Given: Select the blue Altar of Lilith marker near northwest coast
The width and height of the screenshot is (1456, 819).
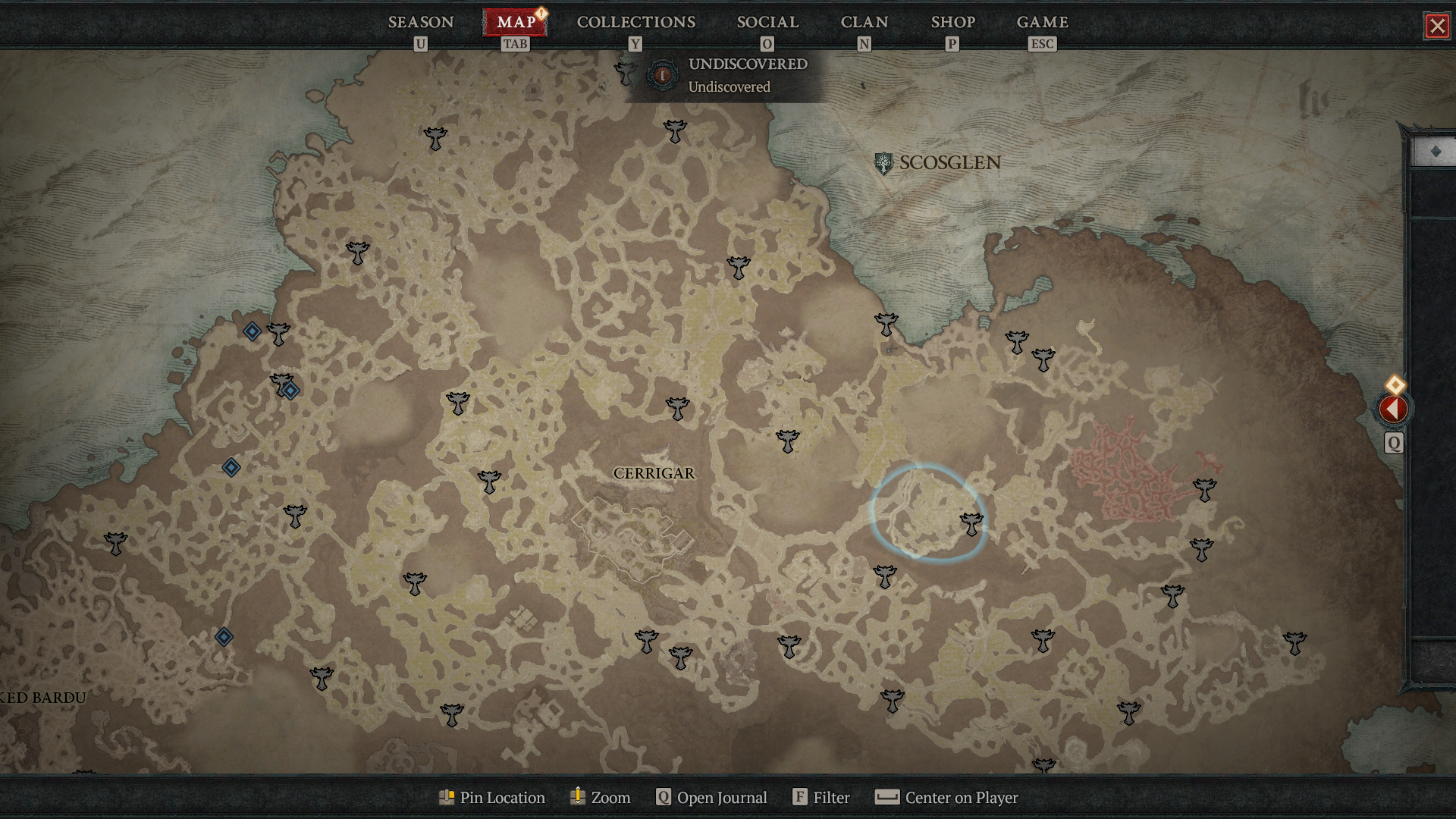Looking at the screenshot, I should click(x=252, y=330).
